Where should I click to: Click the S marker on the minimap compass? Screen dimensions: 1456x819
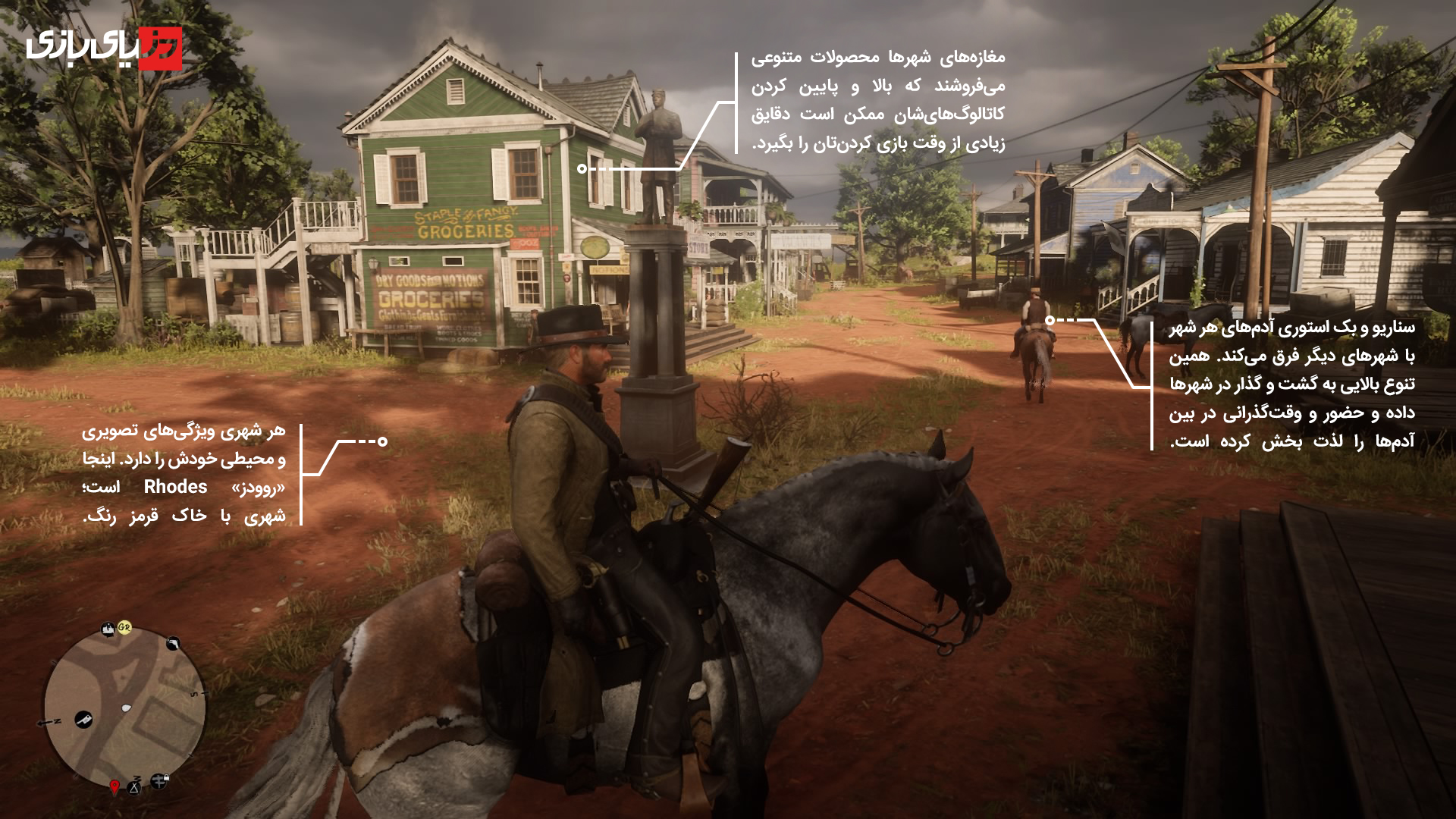[x=194, y=693]
